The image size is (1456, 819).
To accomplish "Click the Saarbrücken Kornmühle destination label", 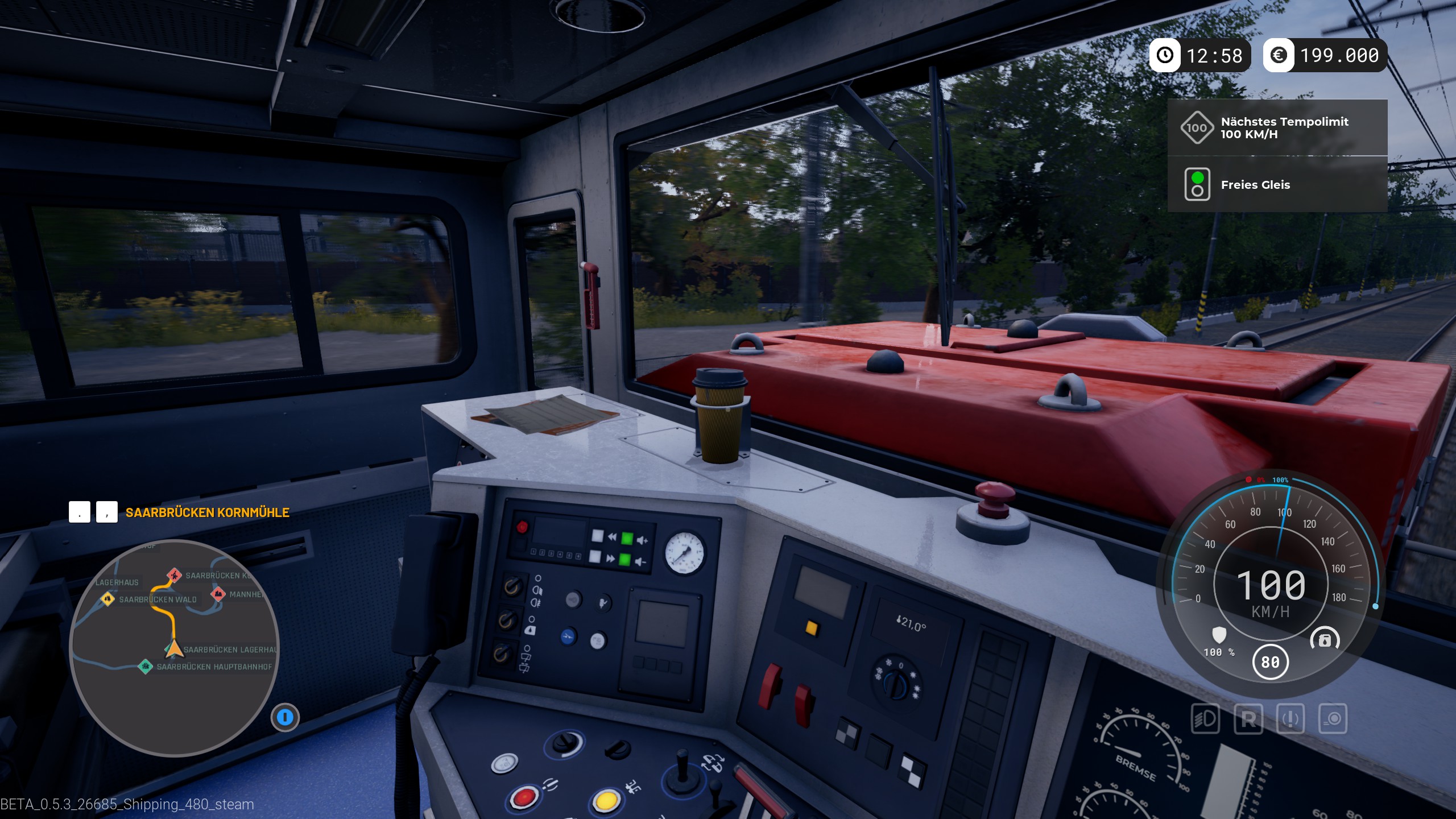I will pyautogui.click(x=207, y=512).
